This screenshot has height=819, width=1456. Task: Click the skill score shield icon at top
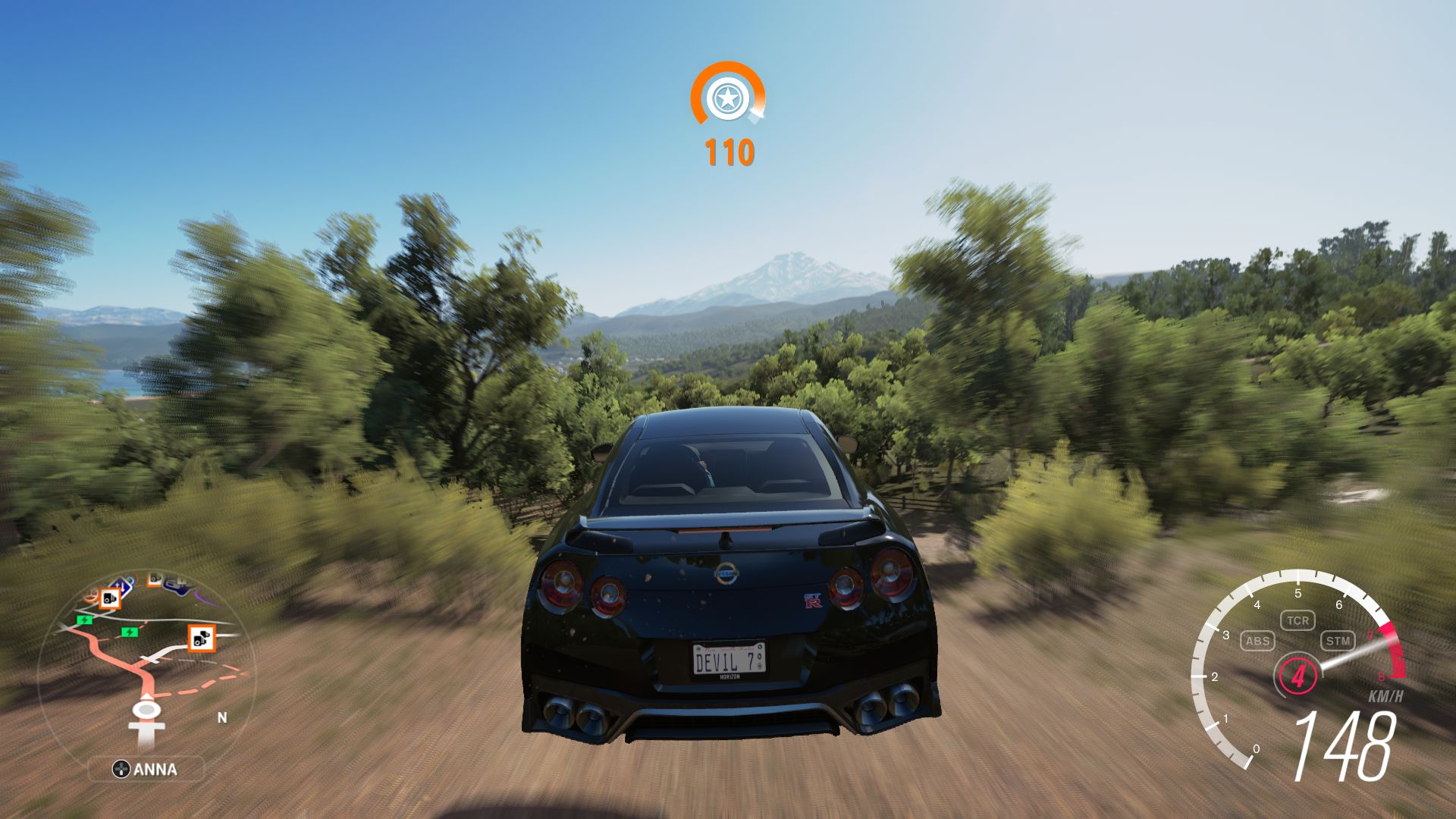click(x=728, y=99)
